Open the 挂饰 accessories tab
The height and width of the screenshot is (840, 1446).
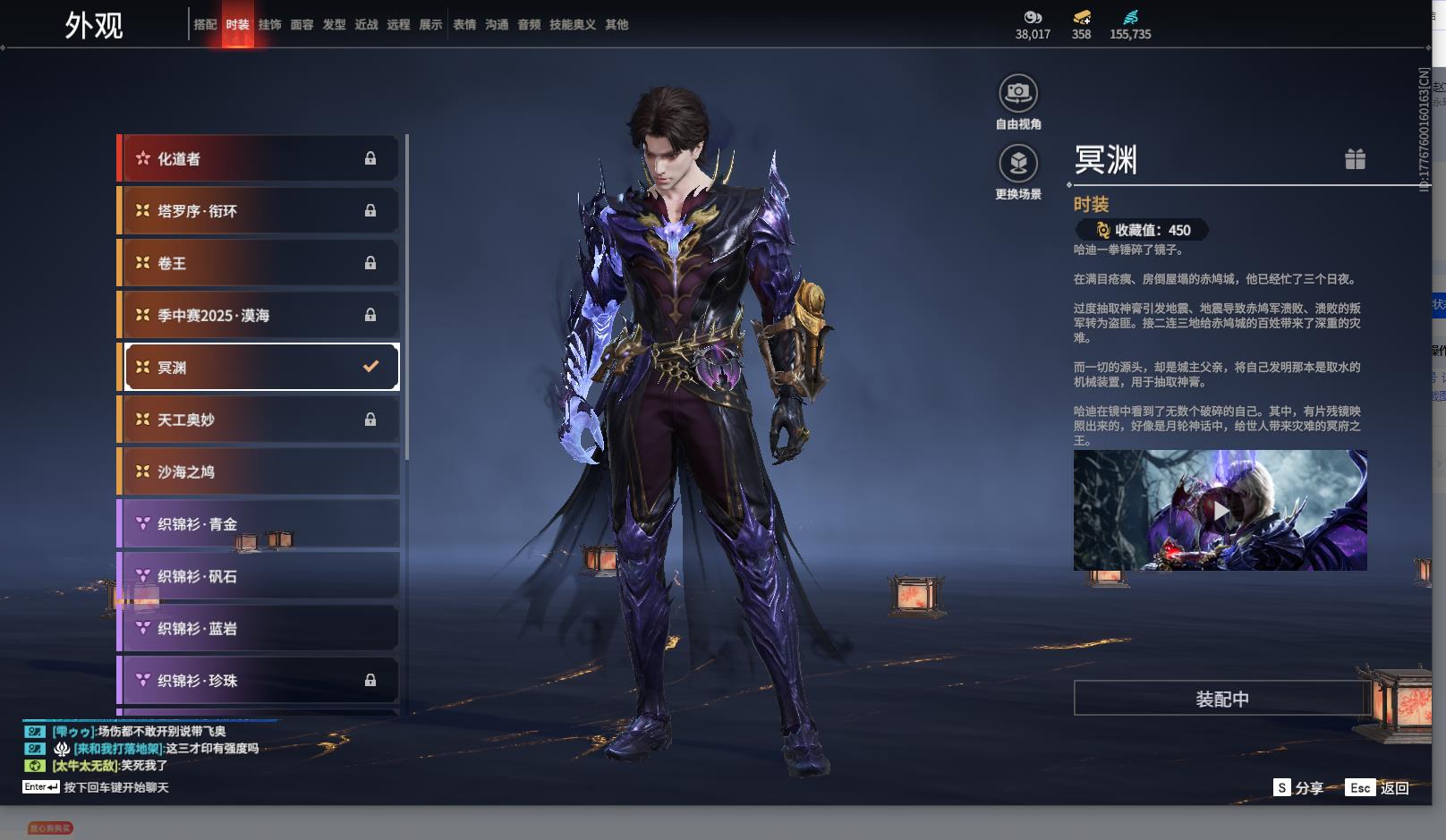(269, 25)
